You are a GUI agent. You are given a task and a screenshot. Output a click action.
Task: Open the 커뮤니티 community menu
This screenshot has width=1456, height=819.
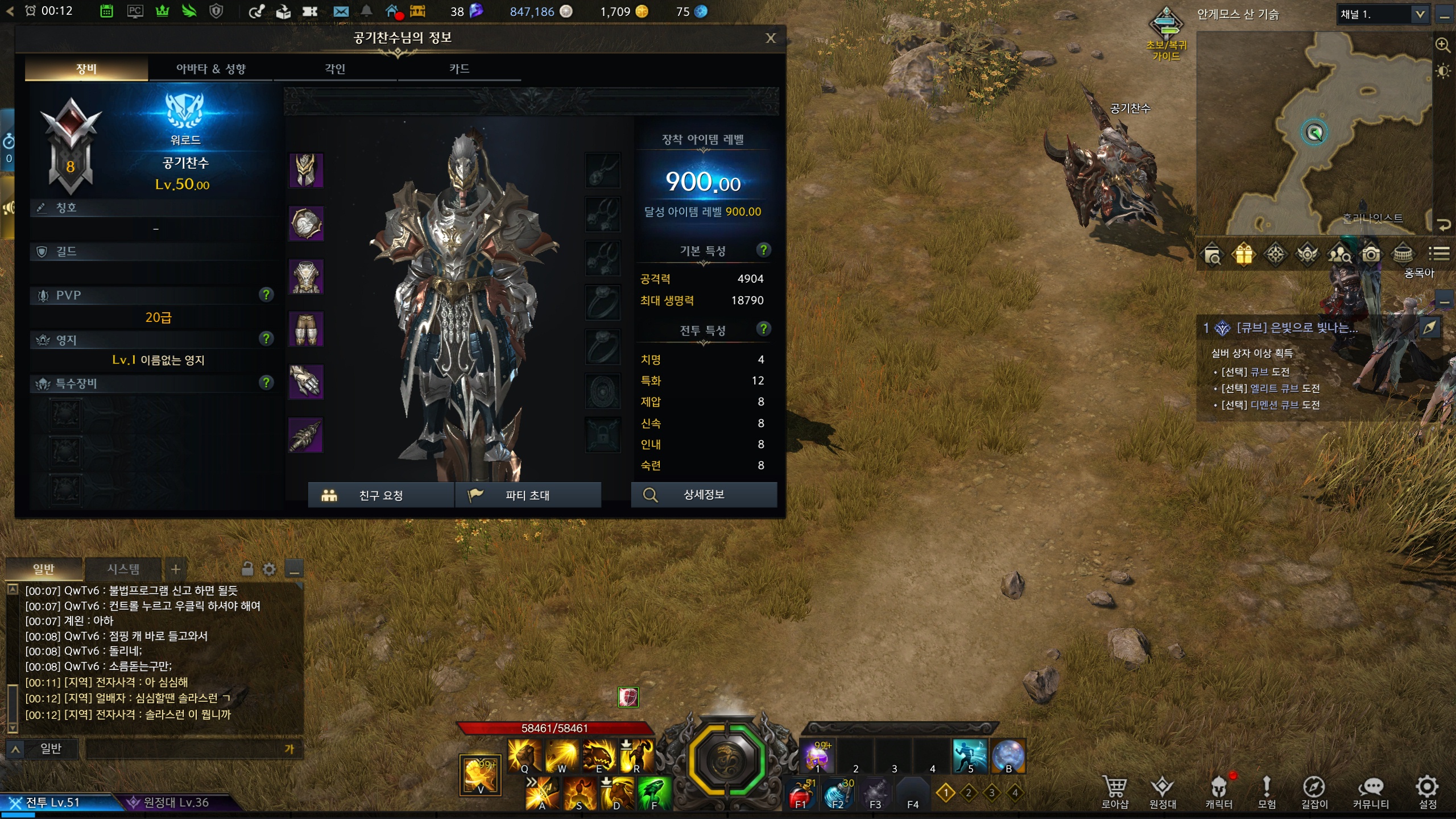point(1370,792)
